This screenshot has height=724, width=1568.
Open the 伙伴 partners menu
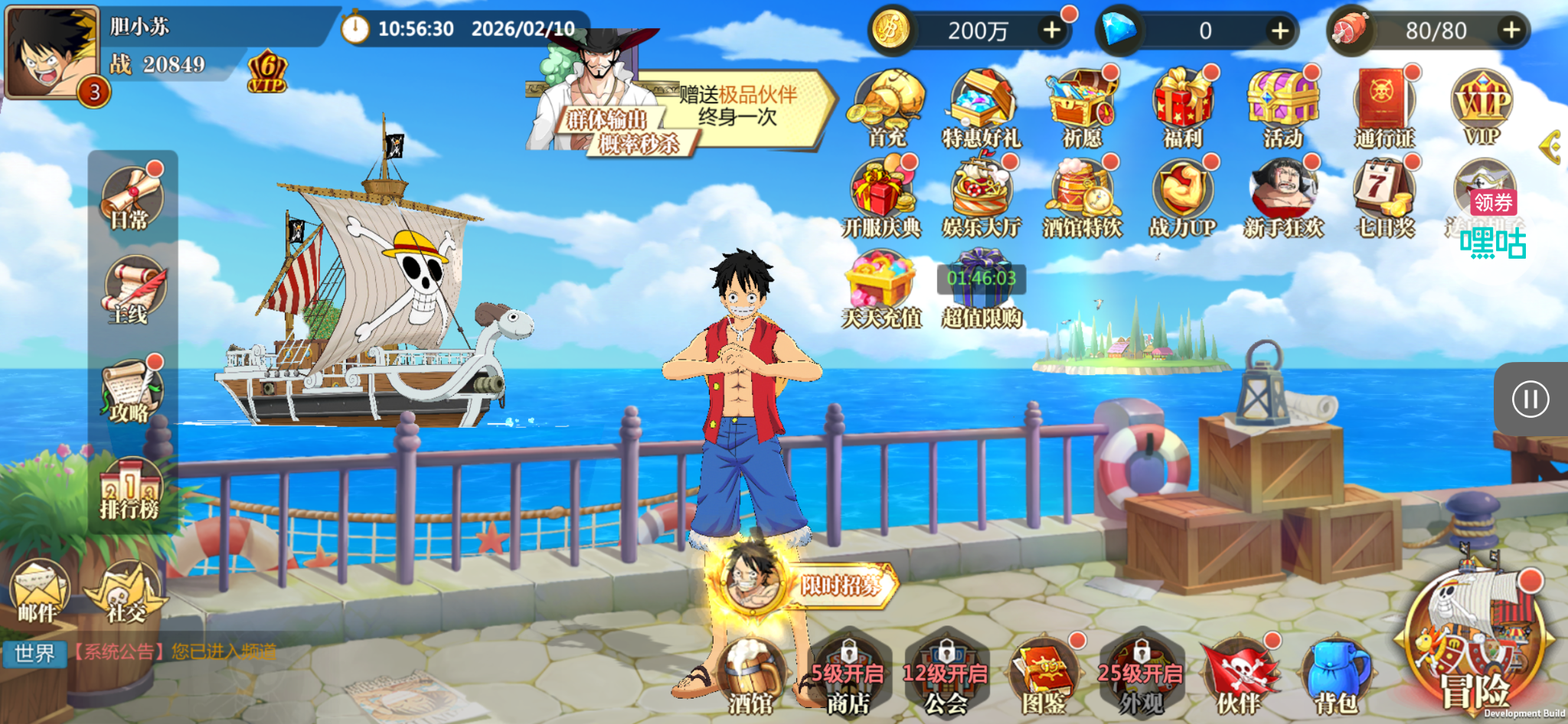[x=1238, y=678]
